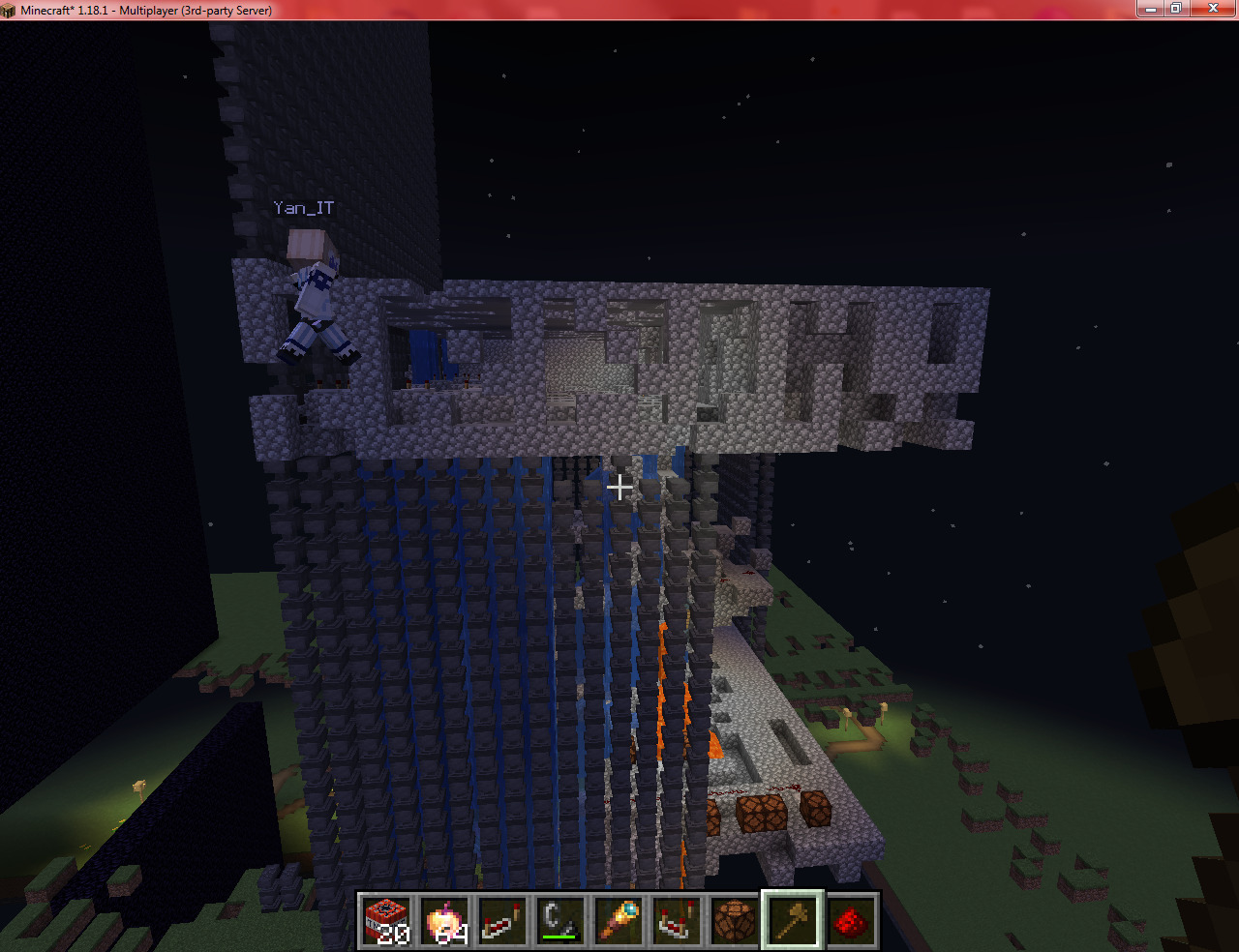Select the enchanted golden apple slot
The image size is (1239, 952).
(x=445, y=920)
